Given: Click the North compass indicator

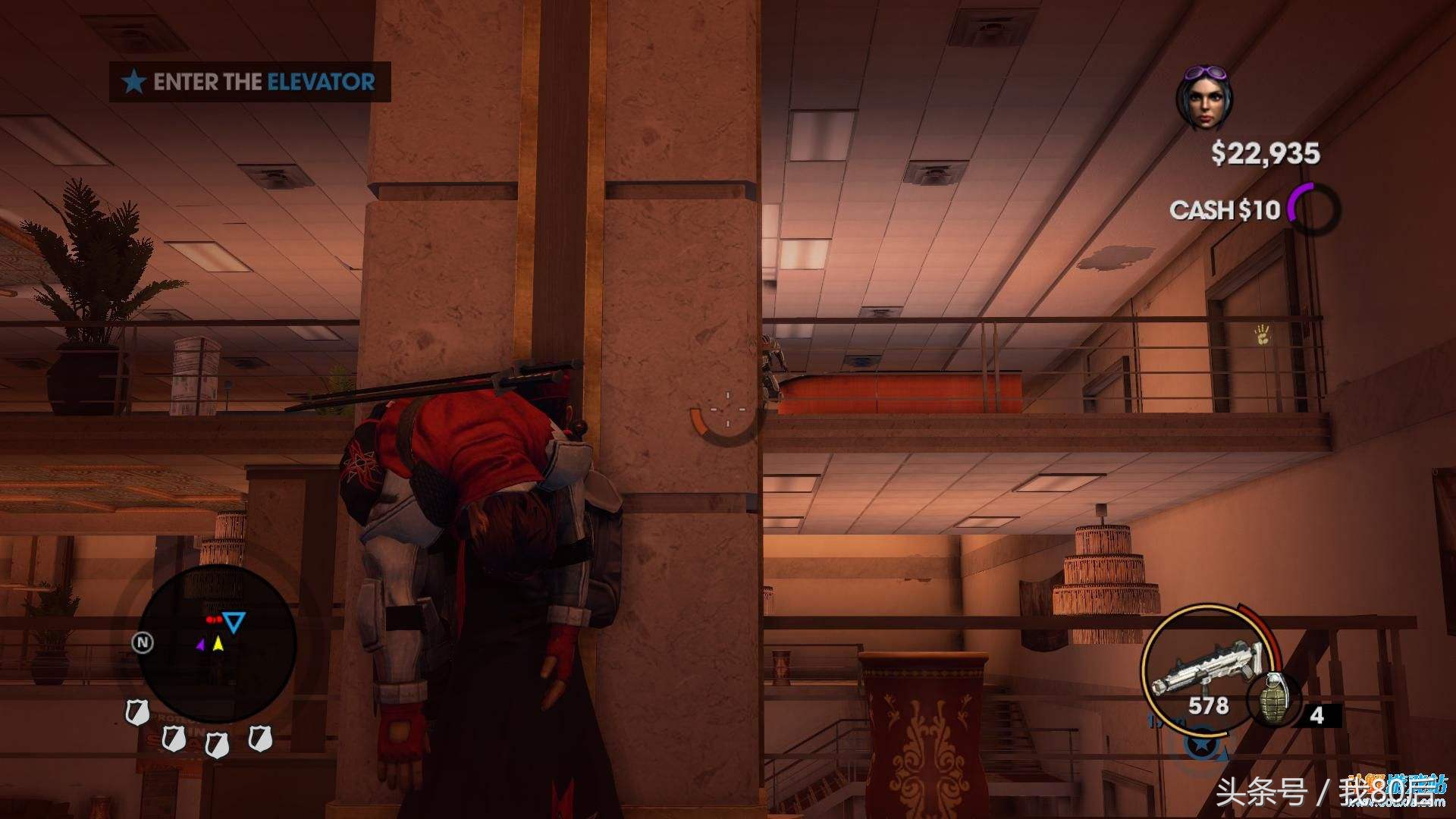Looking at the screenshot, I should (x=143, y=643).
